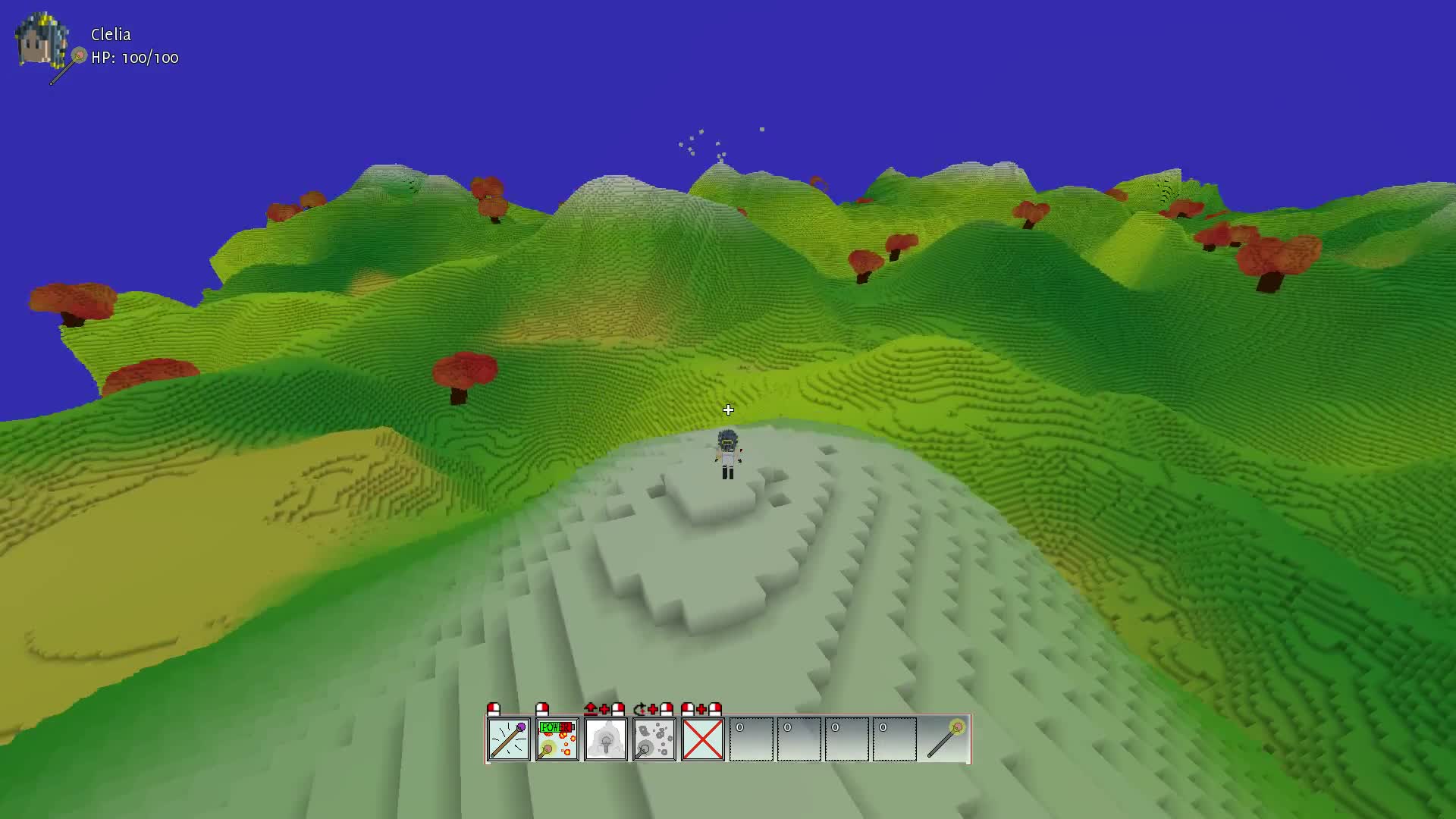Select the purple-tipped magic wand in first hotbar slot

pos(509,739)
